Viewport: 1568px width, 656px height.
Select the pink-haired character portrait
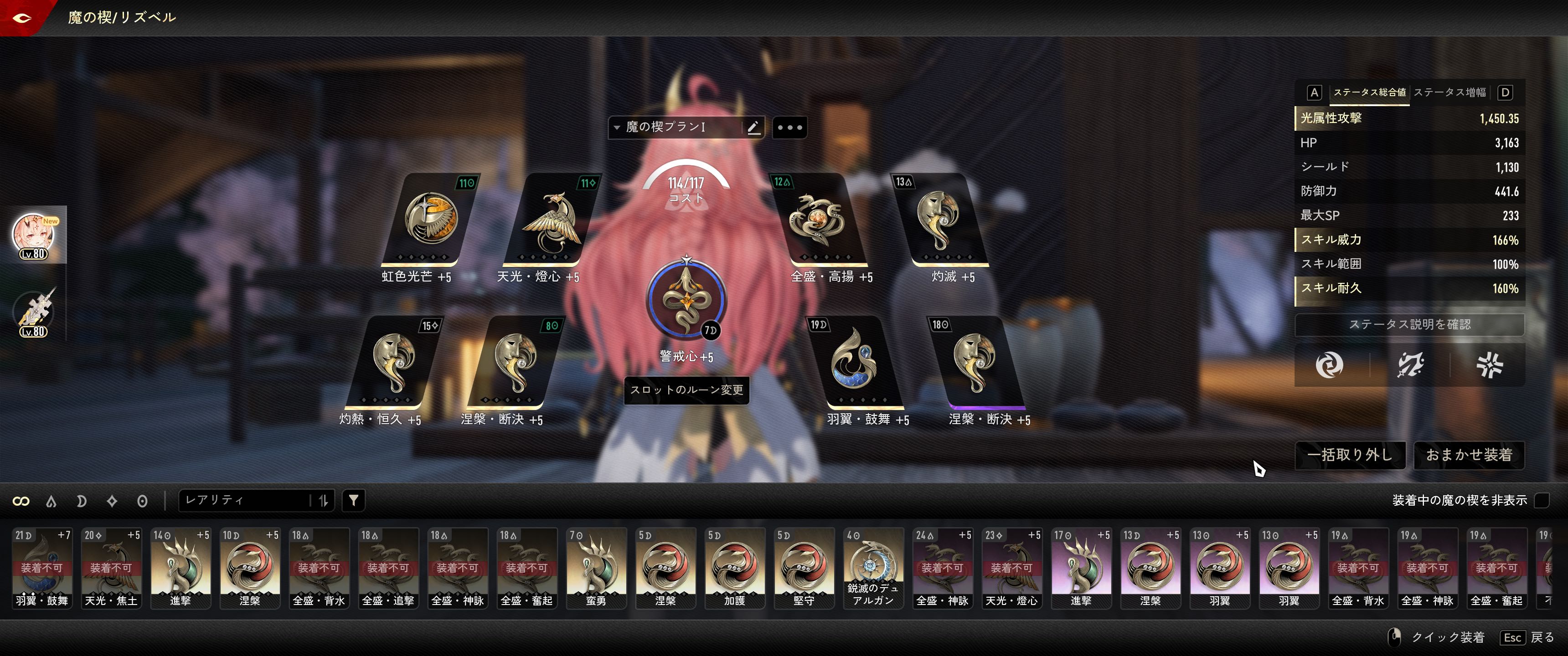(34, 236)
